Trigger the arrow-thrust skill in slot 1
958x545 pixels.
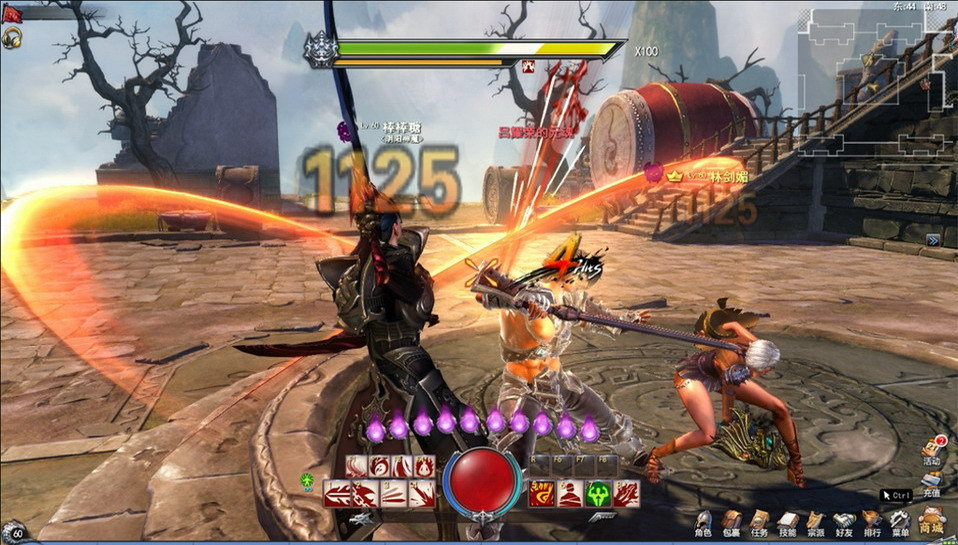337,493
